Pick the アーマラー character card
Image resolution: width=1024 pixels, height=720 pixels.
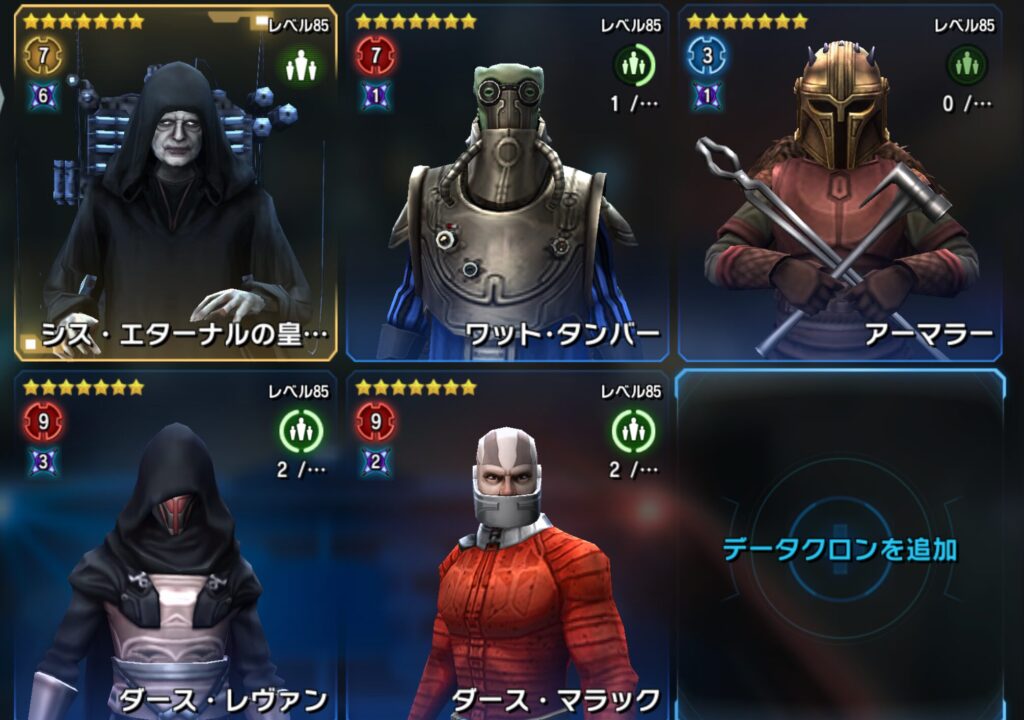point(840,185)
